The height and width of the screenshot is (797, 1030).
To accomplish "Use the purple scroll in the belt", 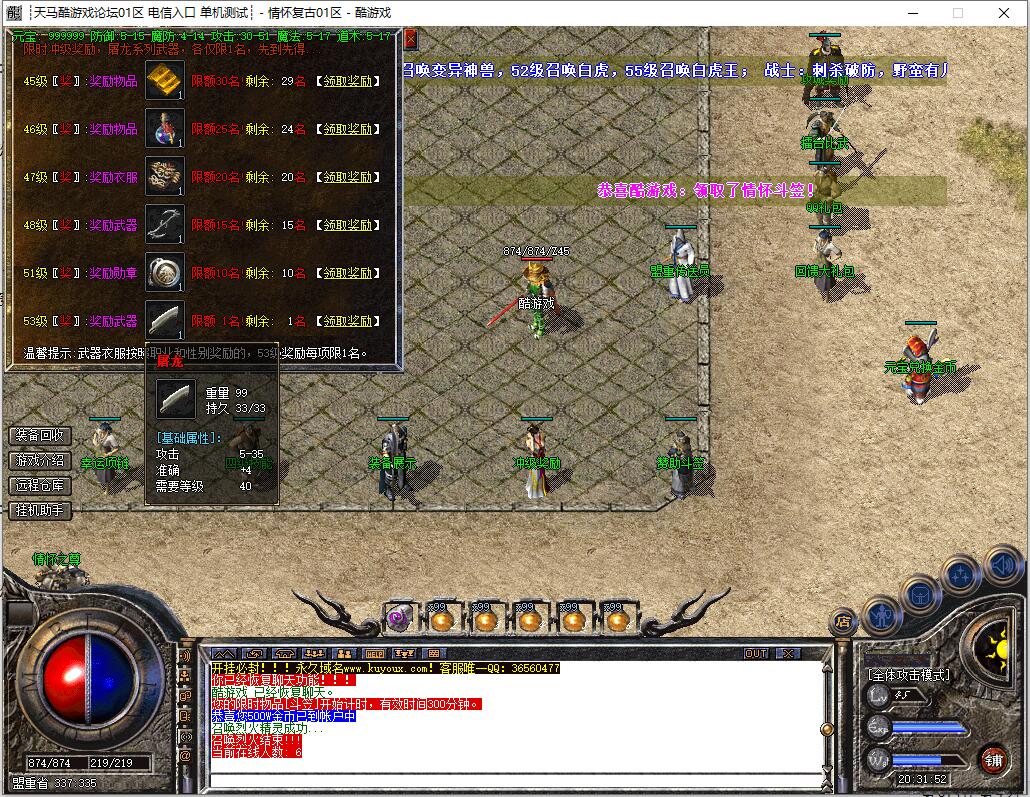I will tap(399, 620).
